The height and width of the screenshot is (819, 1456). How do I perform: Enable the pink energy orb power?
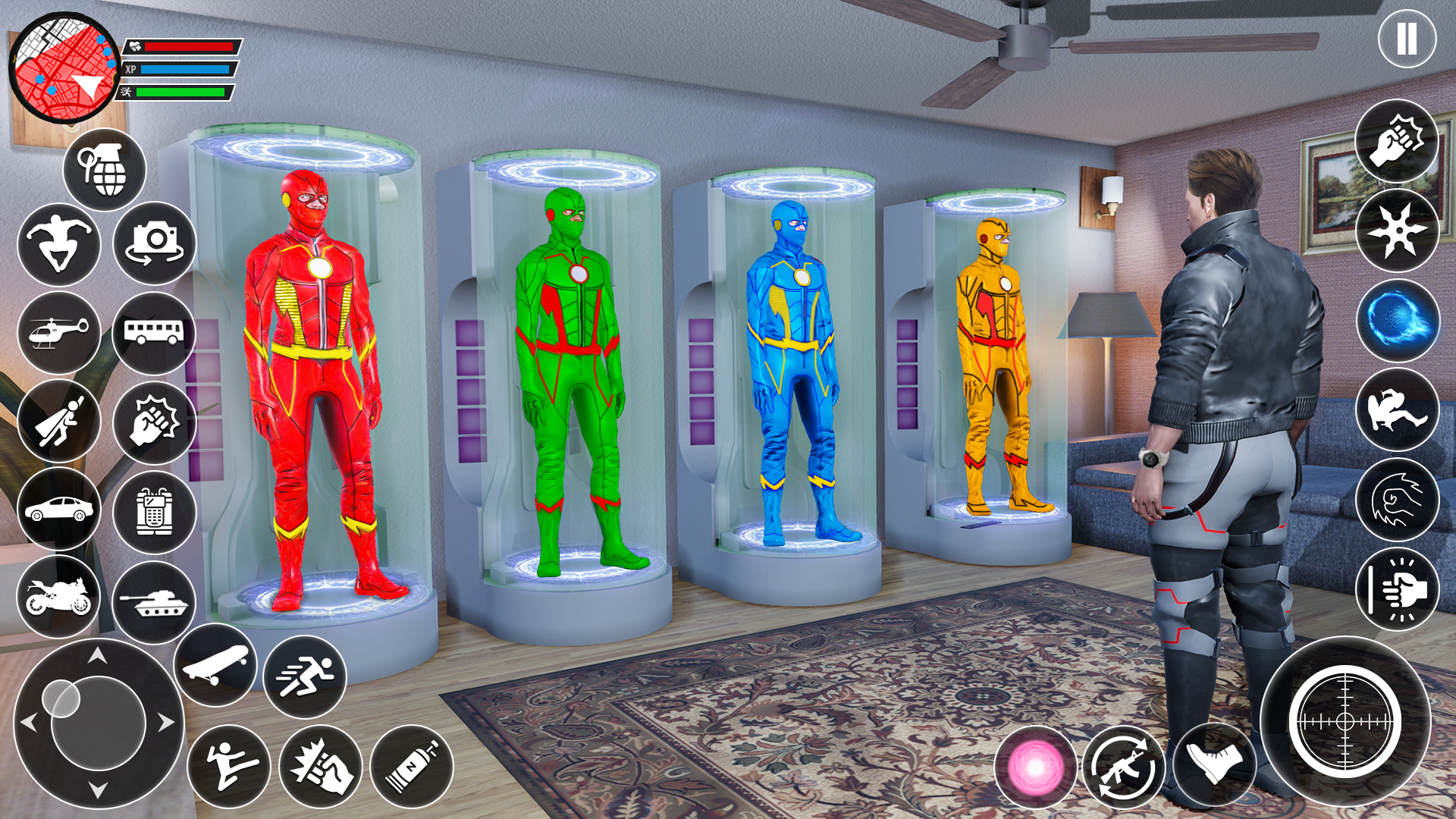[1034, 768]
